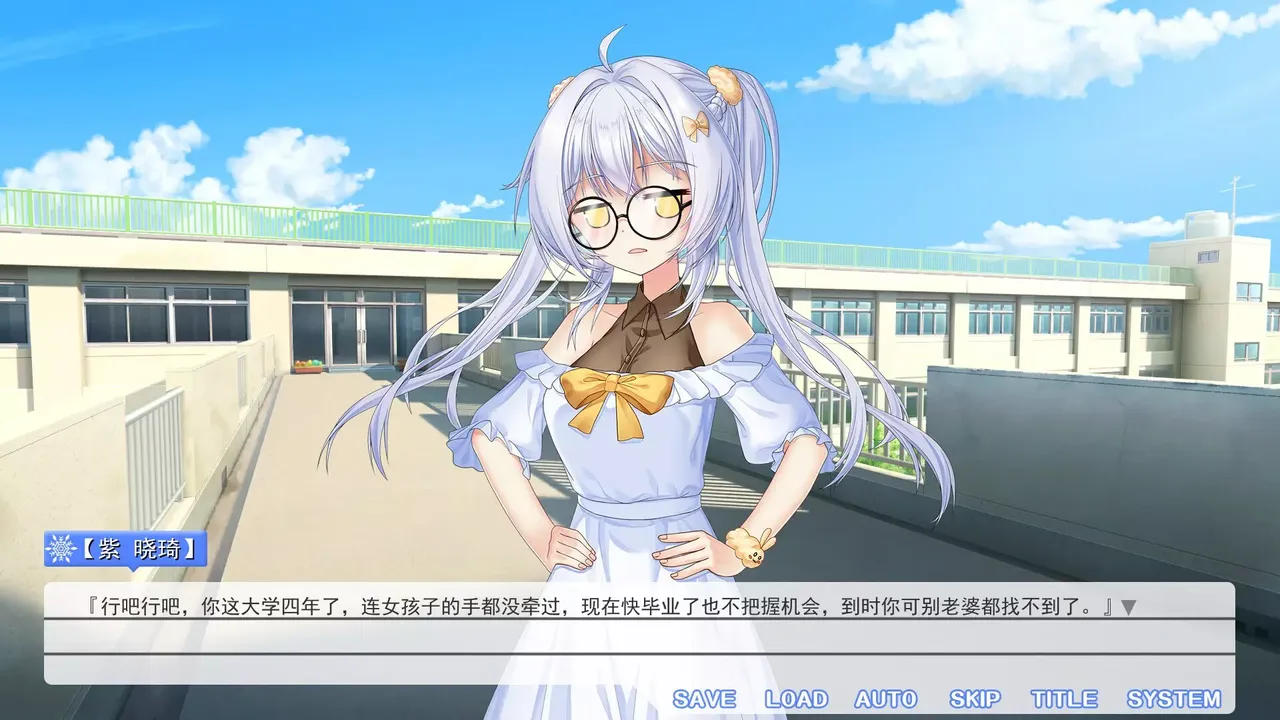Click the snowflake icon on the nameplate
Viewport: 1280px width, 720px height.
tap(62, 547)
